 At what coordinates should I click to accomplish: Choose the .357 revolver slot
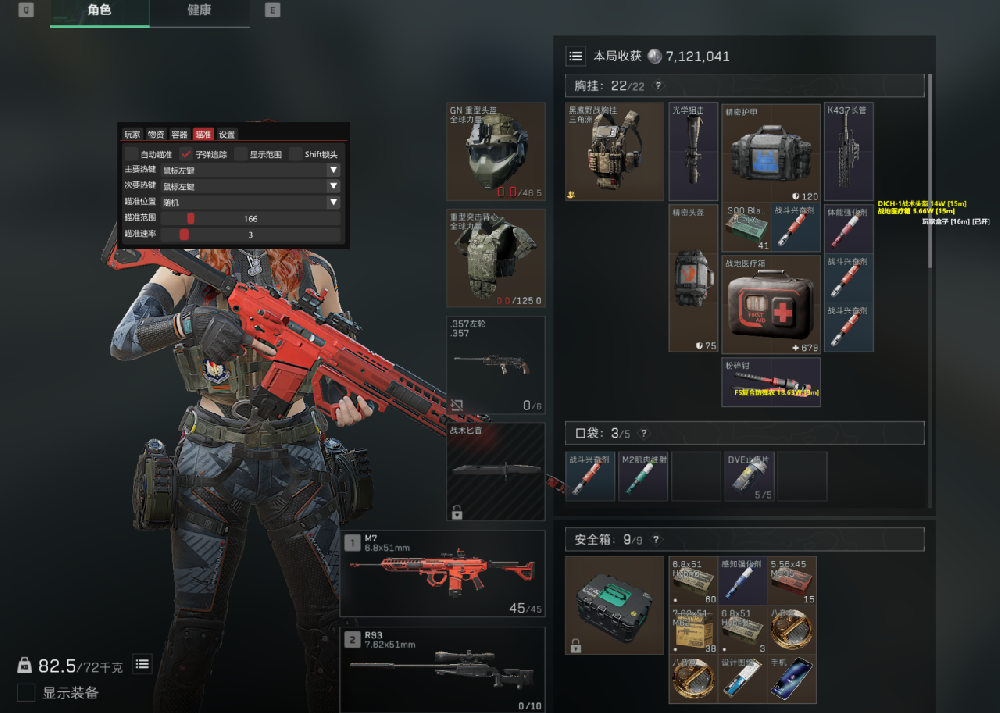pyautogui.click(x=495, y=364)
